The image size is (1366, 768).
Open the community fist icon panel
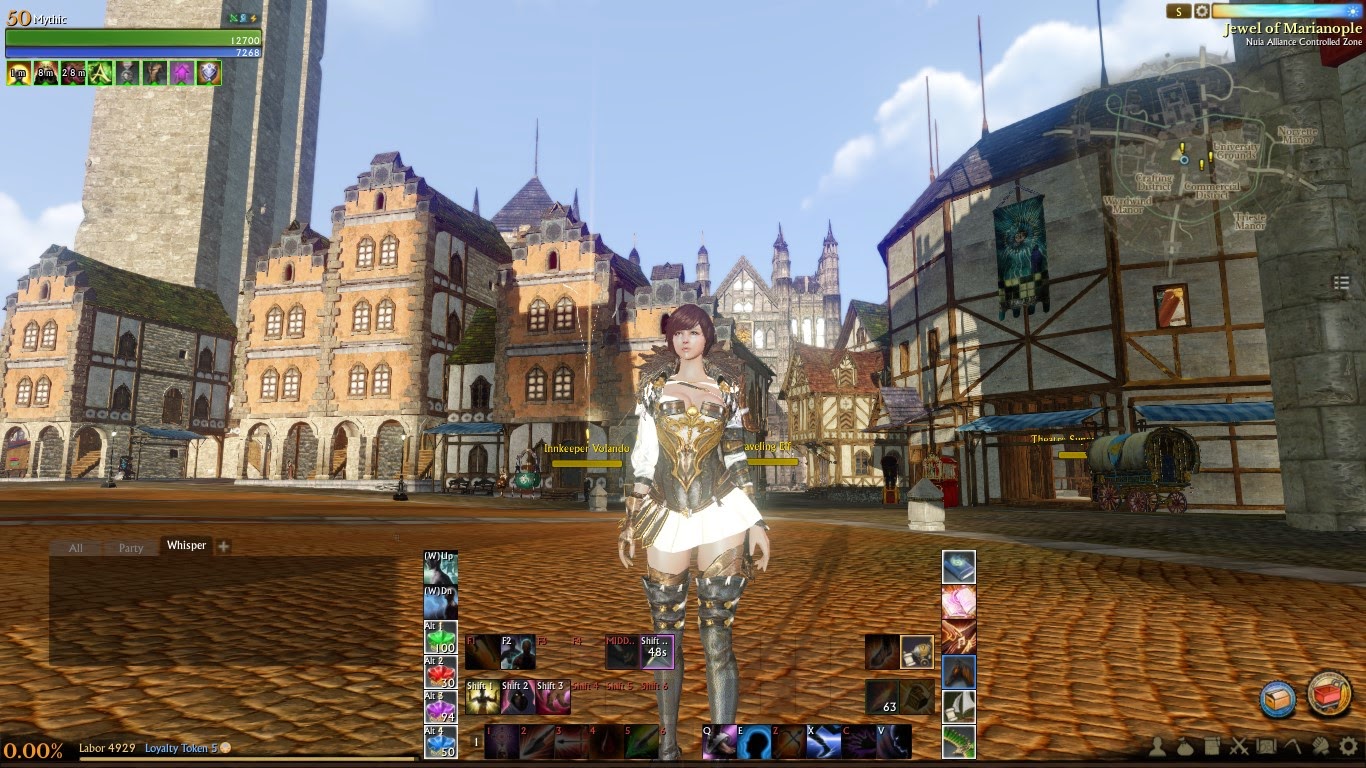(x=1318, y=747)
